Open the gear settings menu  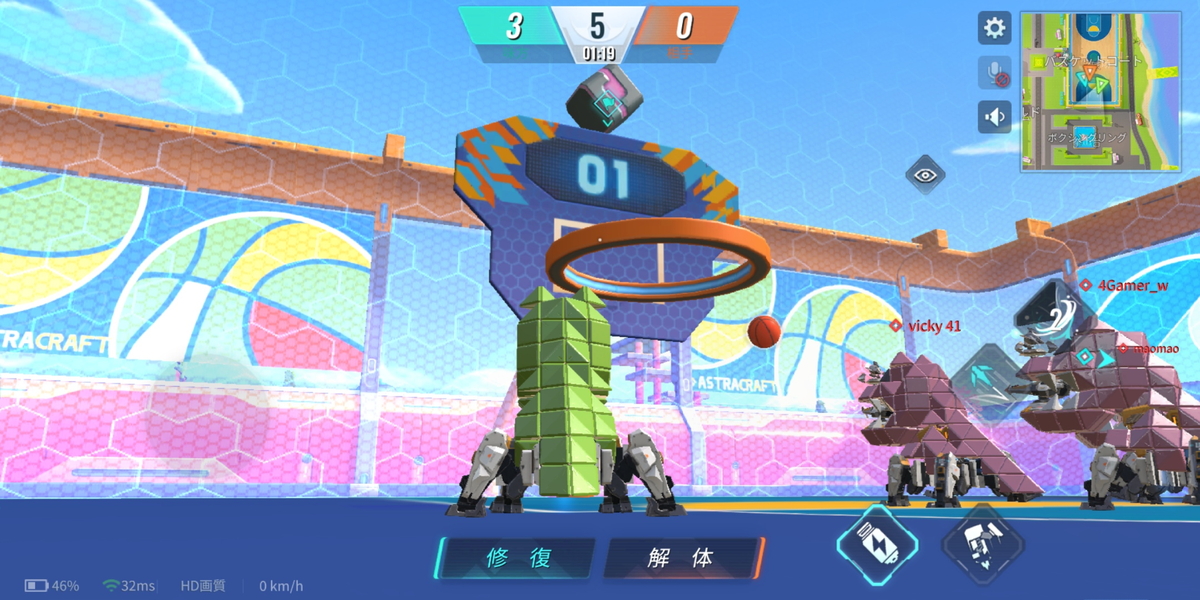click(x=994, y=28)
